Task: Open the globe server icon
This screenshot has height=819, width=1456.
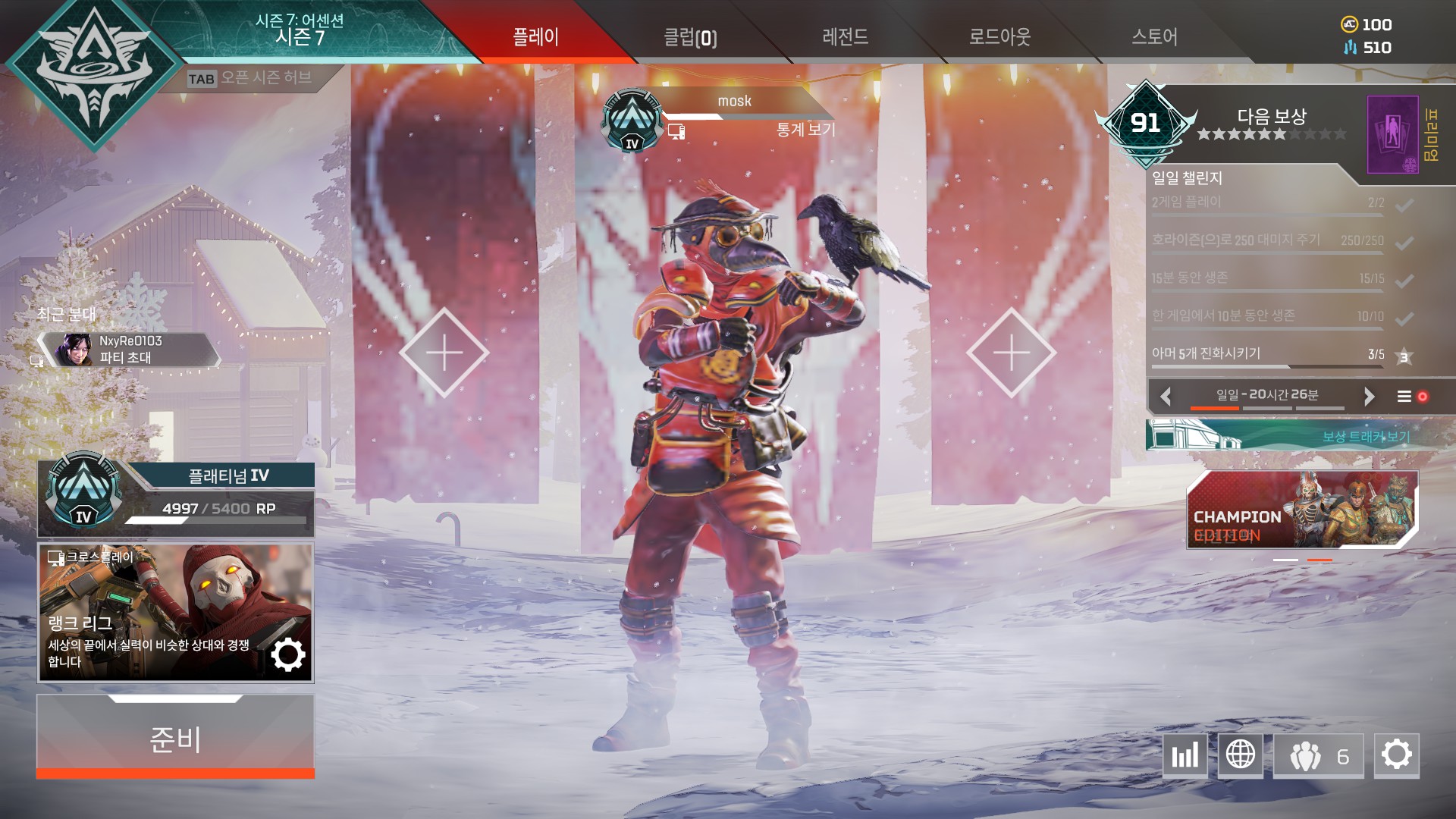Action: coord(1240,755)
